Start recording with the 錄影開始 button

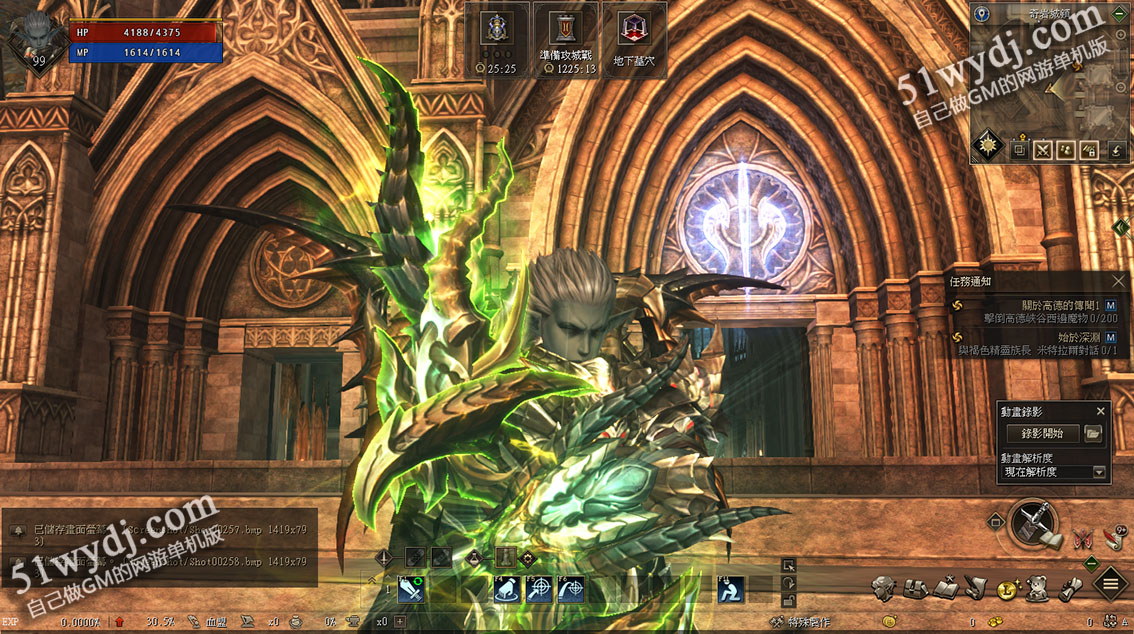(x=1042, y=433)
